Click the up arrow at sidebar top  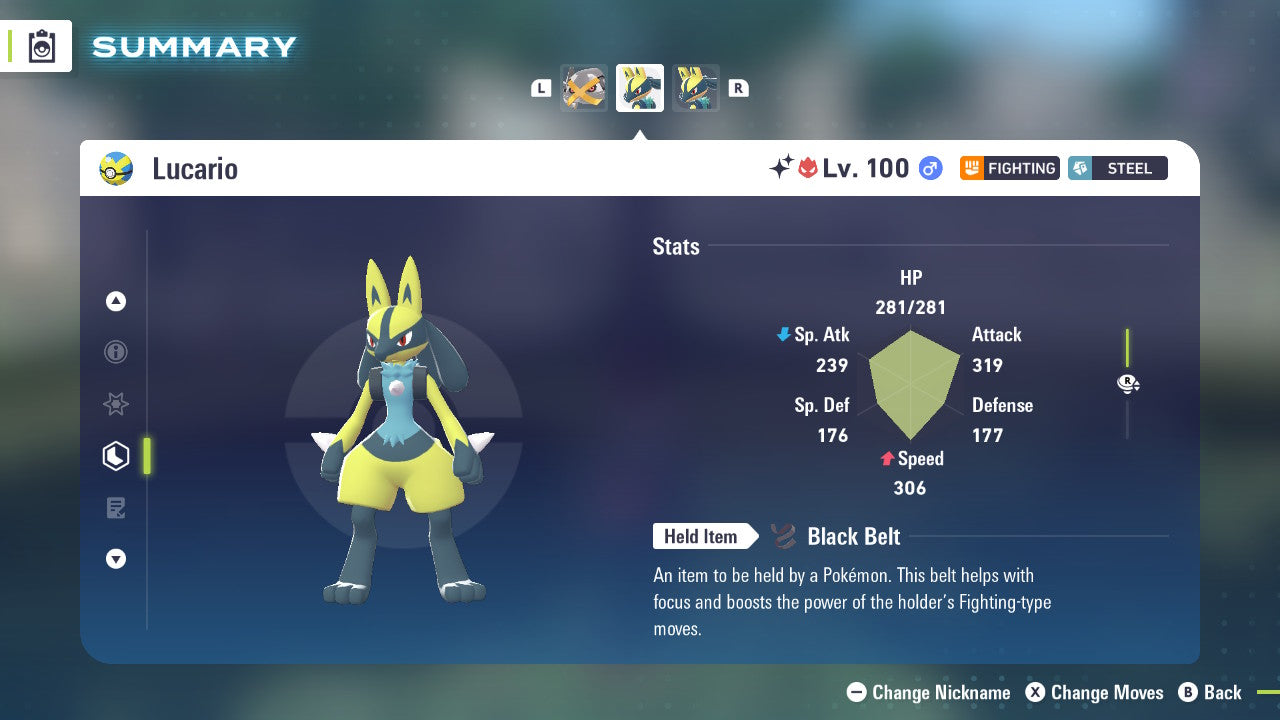click(116, 301)
